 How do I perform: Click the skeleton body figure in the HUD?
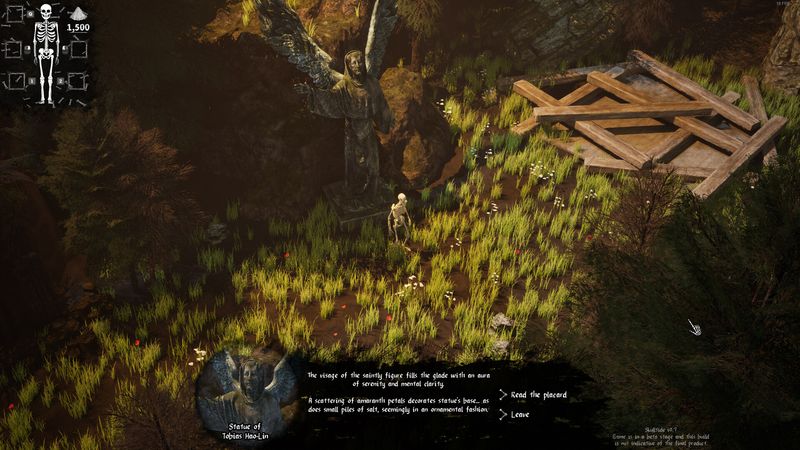[x=46, y=57]
